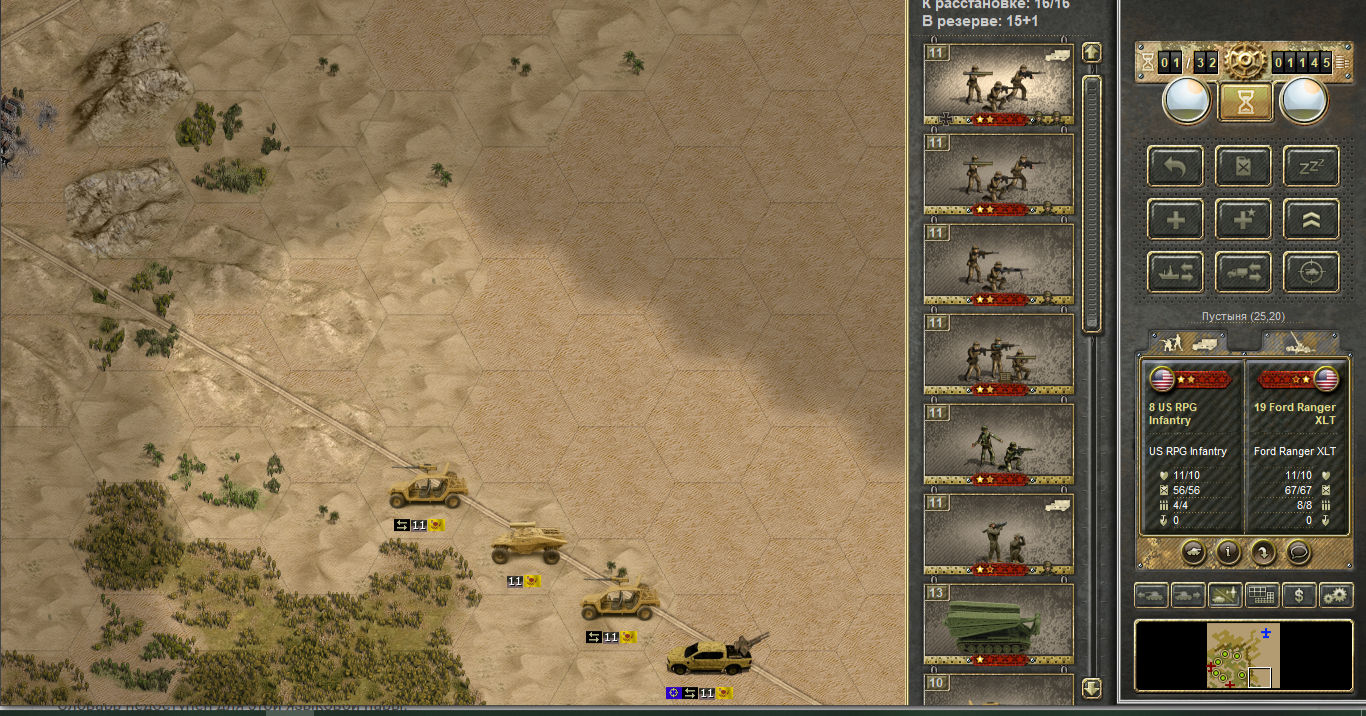The image size is (1366, 716).
Task: Toggle naval transport with the ship button
Action: click(x=1176, y=272)
